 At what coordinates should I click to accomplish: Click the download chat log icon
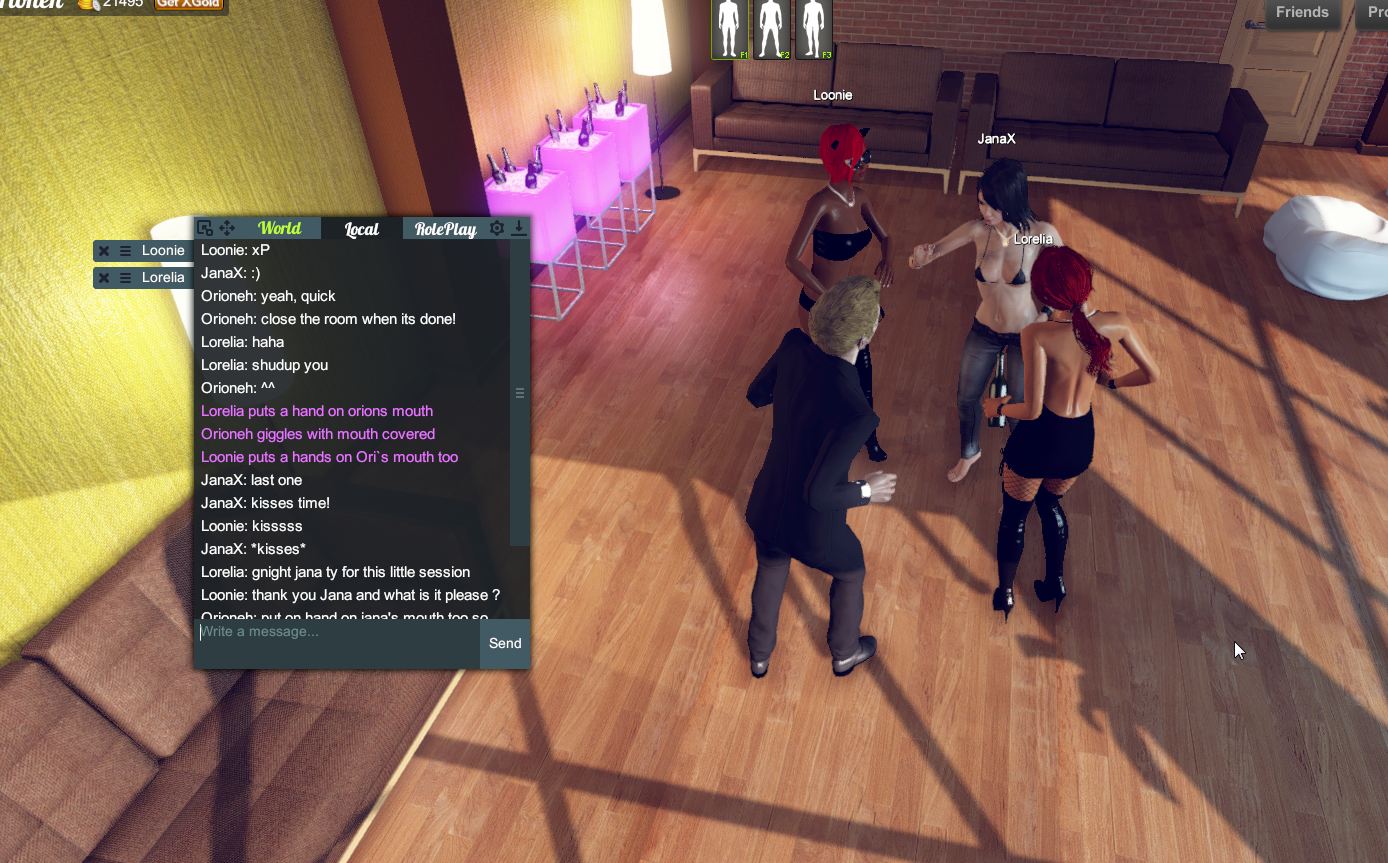(x=518, y=228)
